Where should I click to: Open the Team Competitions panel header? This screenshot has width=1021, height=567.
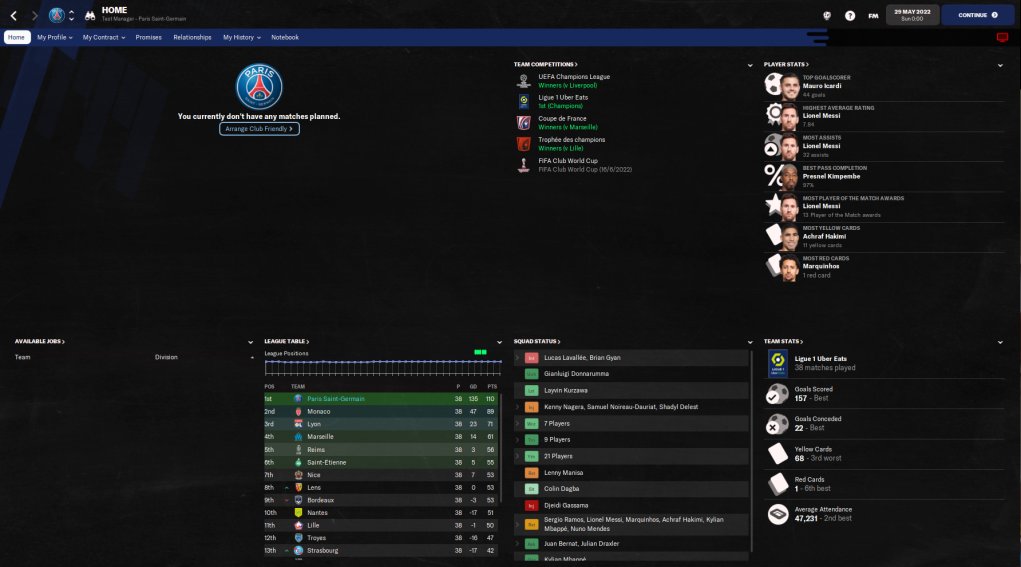[x=545, y=64]
